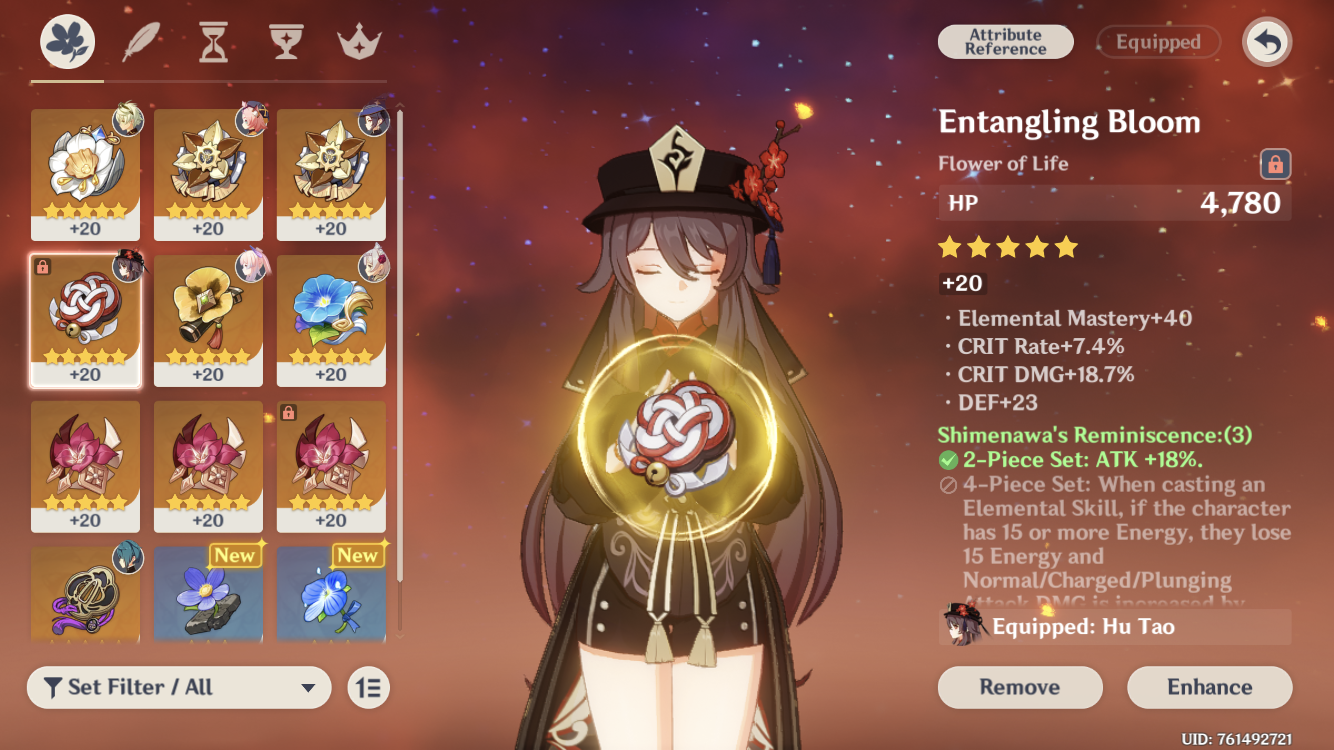Click the Equipped filter button
This screenshot has width=1334, height=750.
1158,42
